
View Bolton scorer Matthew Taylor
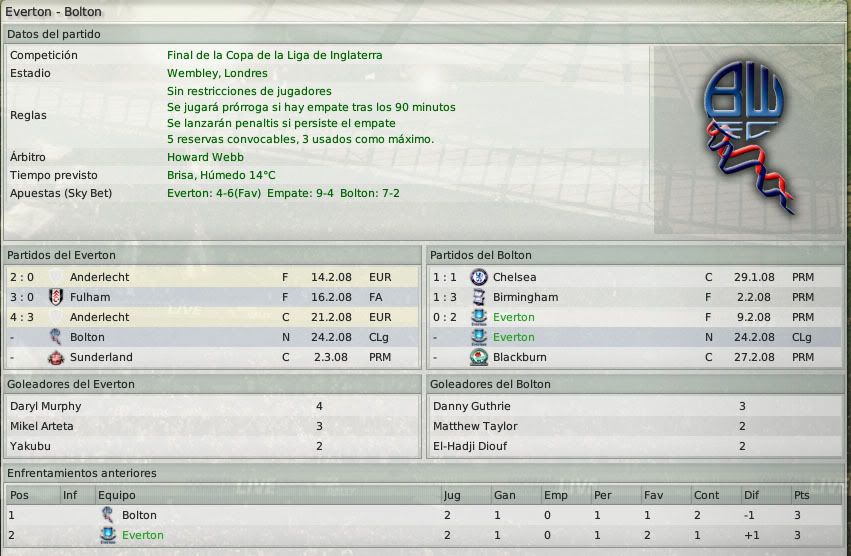[474, 427]
